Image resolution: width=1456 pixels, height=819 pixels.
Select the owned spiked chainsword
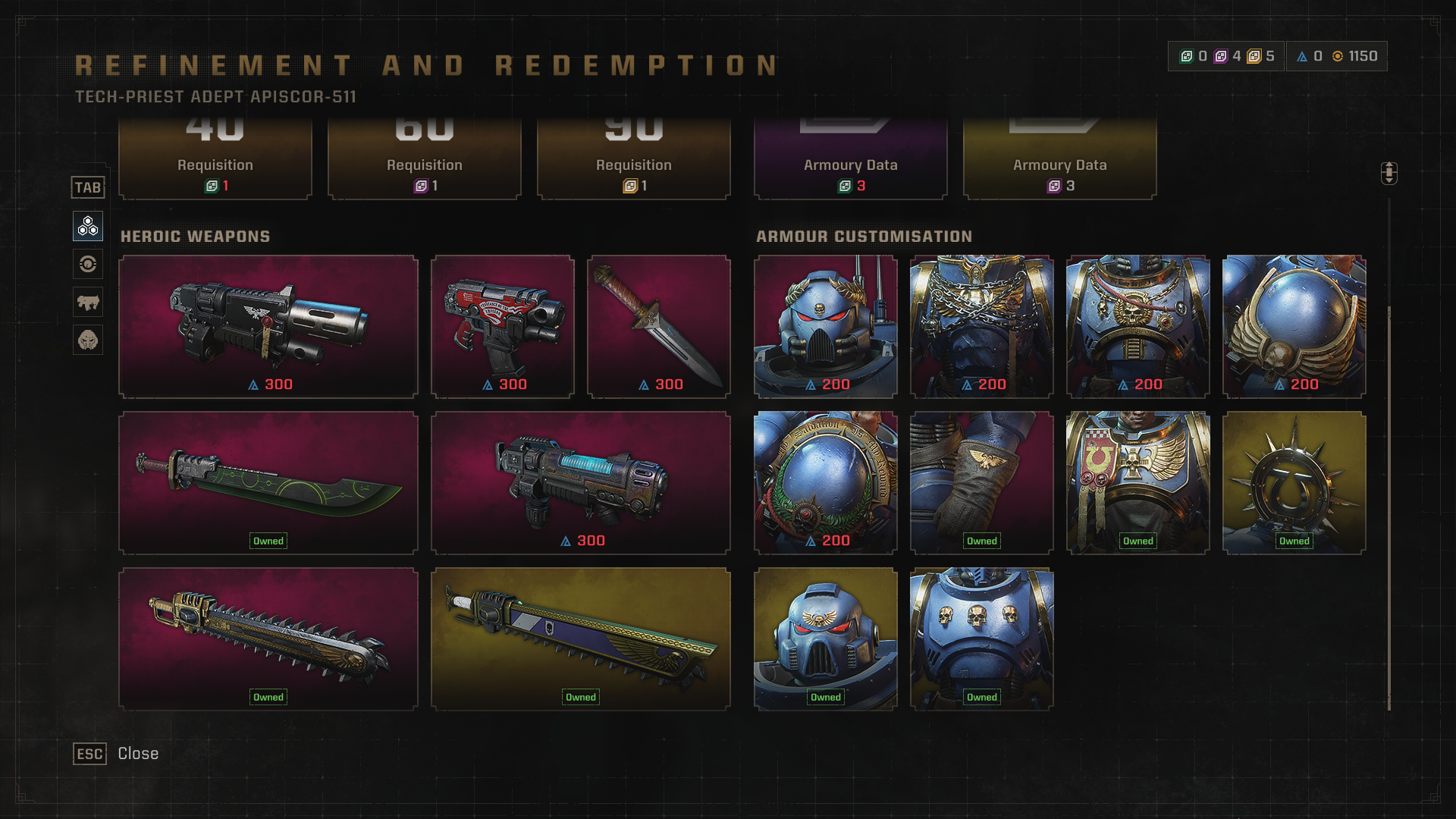(268, 639)
